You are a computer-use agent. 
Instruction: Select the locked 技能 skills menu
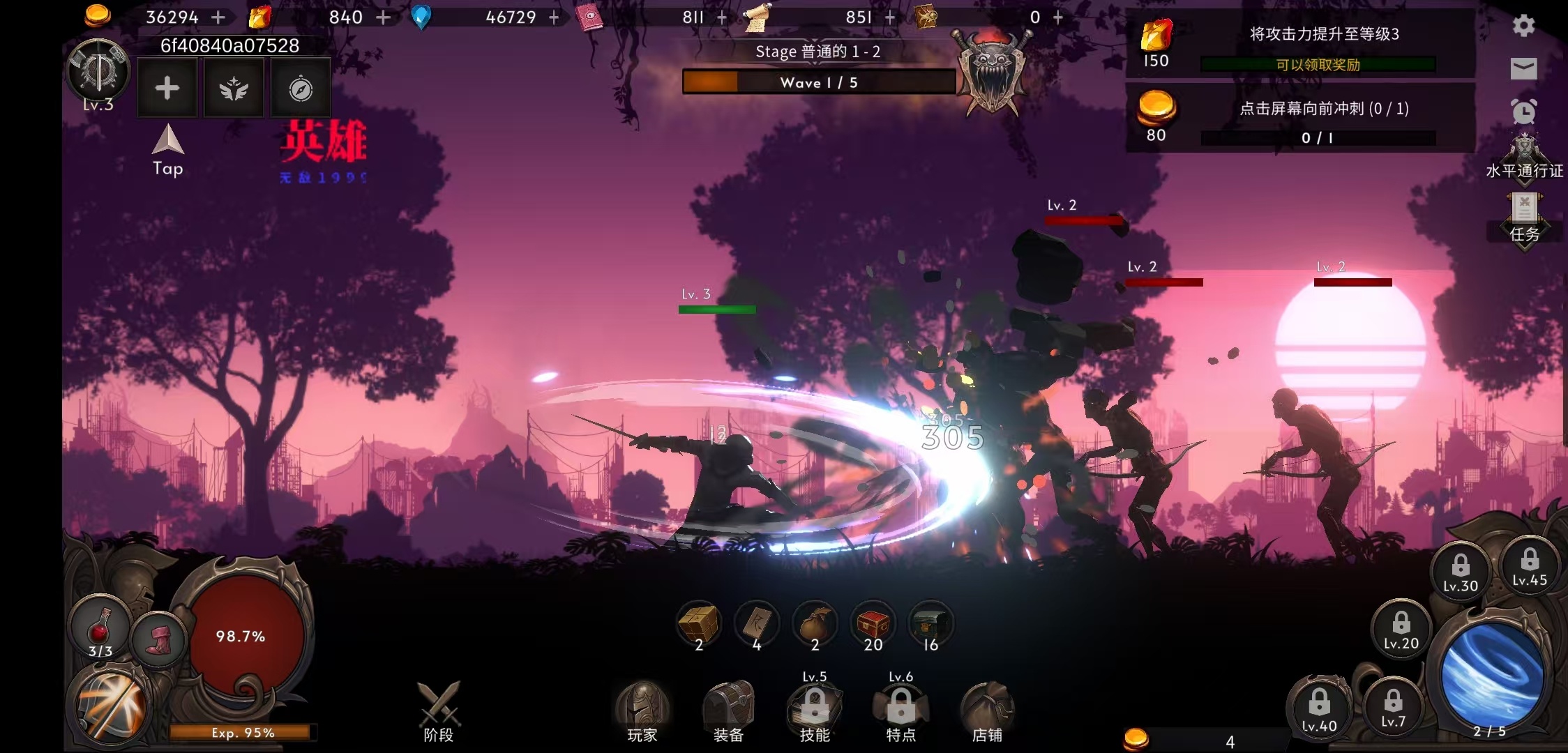pos(815,713)
